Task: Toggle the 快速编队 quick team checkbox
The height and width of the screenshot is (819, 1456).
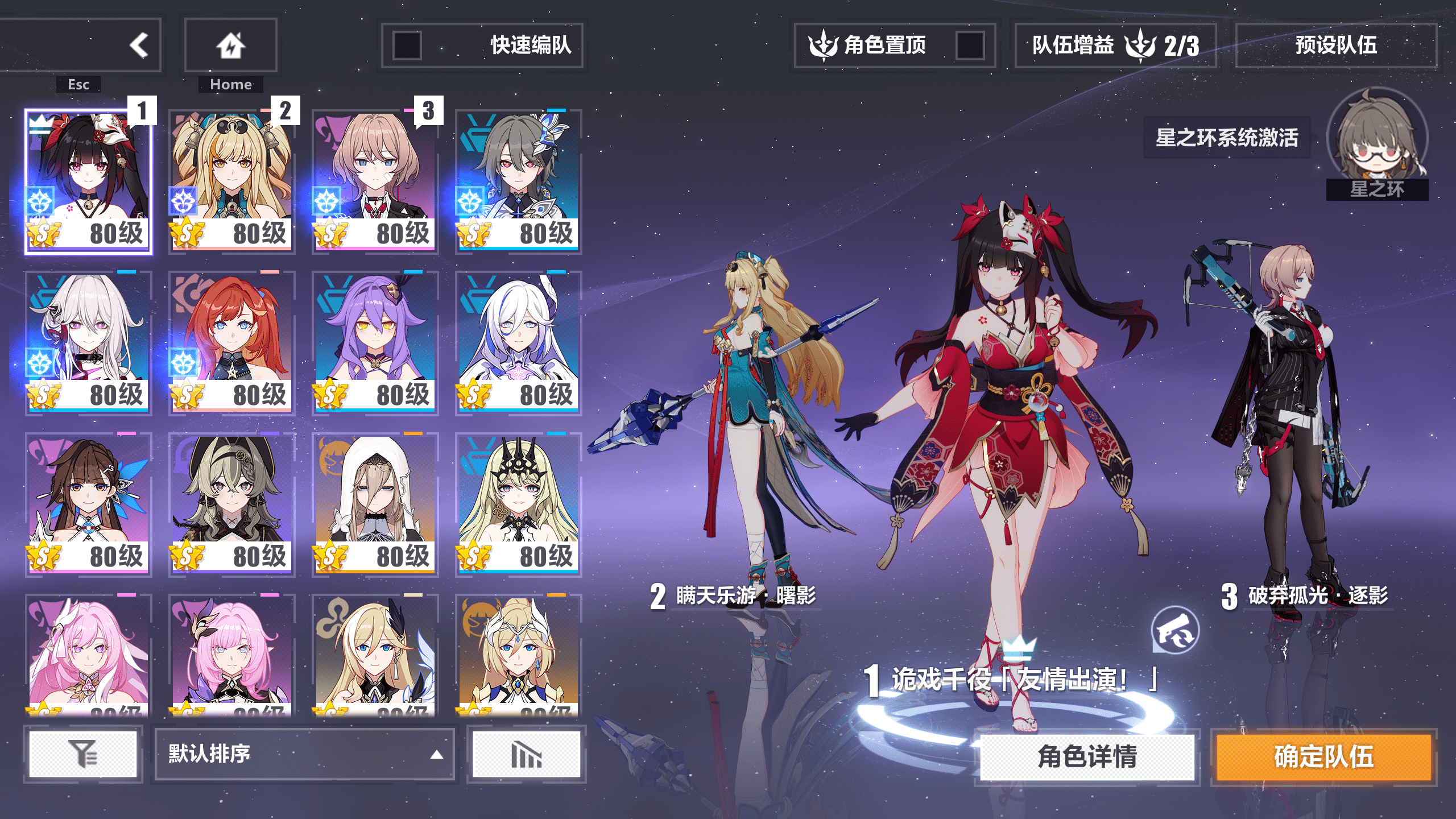Action: (407, 45)
